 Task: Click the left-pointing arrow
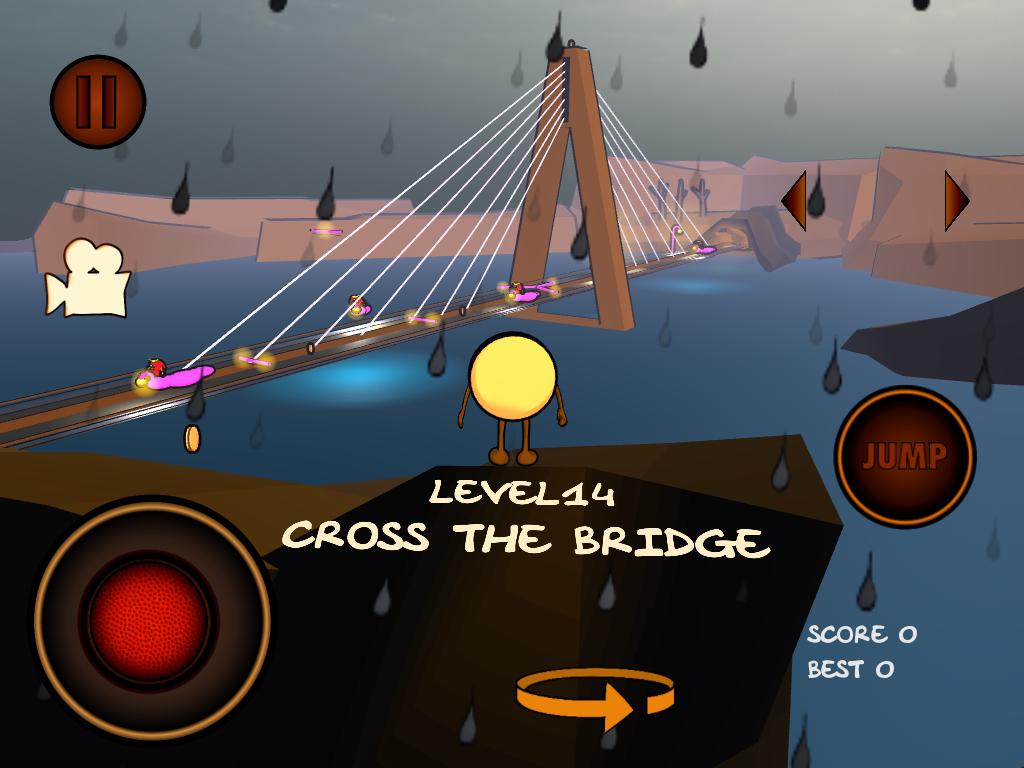pos(794,201)
